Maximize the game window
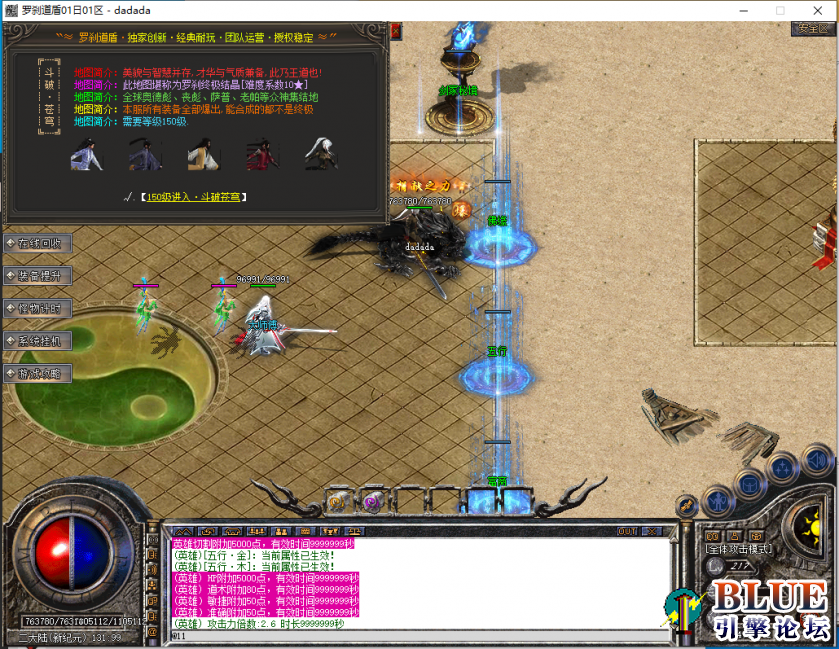 tap(780, 9)
